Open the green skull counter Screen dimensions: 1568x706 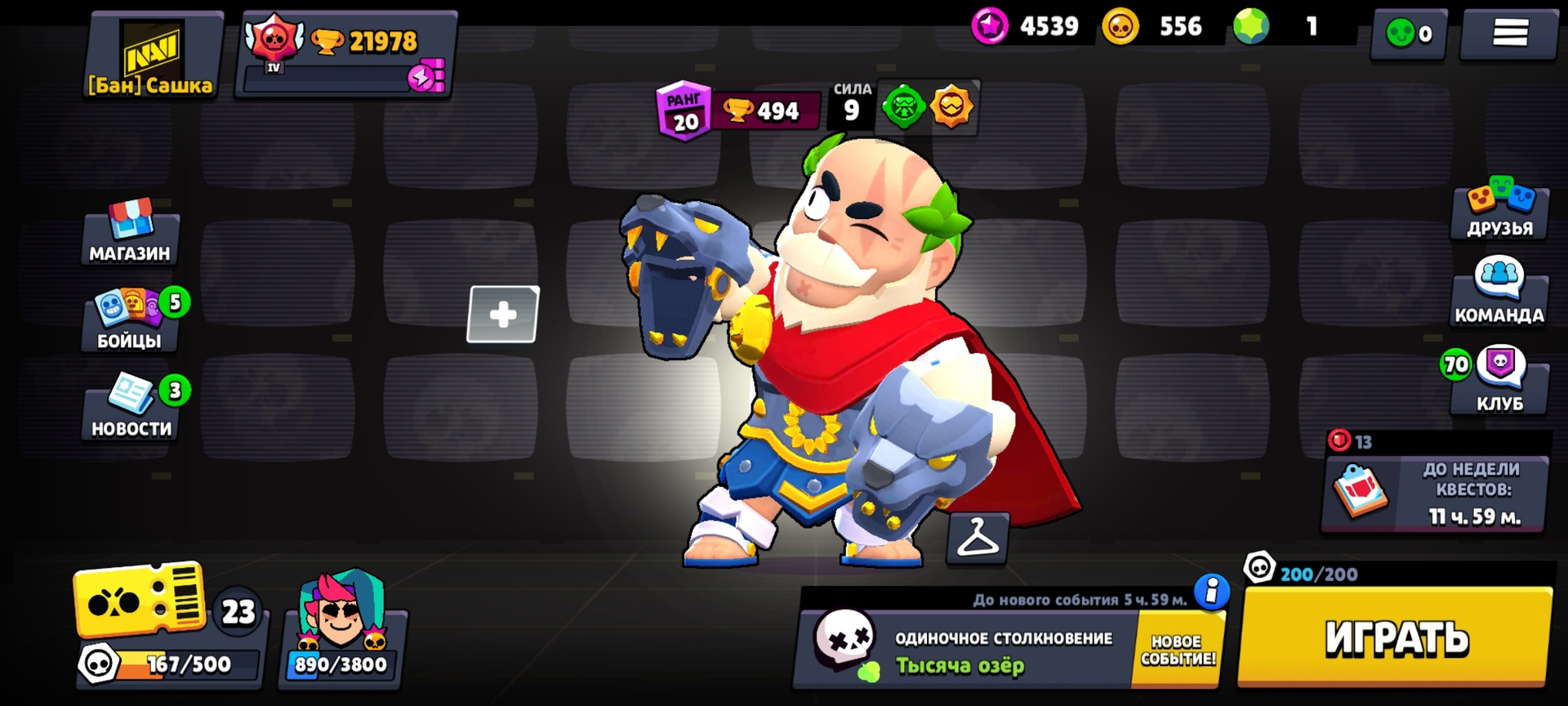click(1409, 34)
